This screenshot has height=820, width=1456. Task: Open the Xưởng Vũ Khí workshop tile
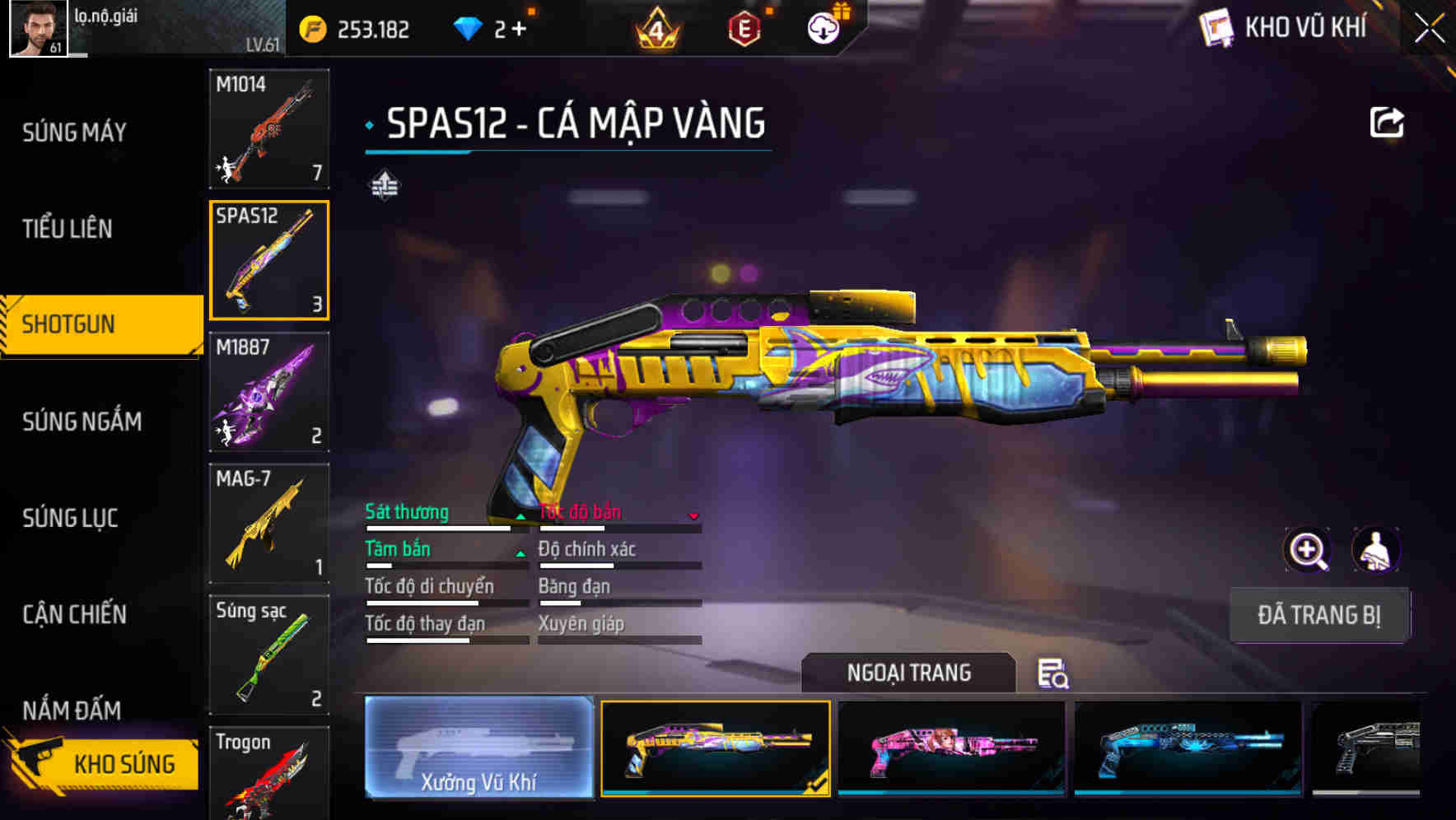click(478, 748)
